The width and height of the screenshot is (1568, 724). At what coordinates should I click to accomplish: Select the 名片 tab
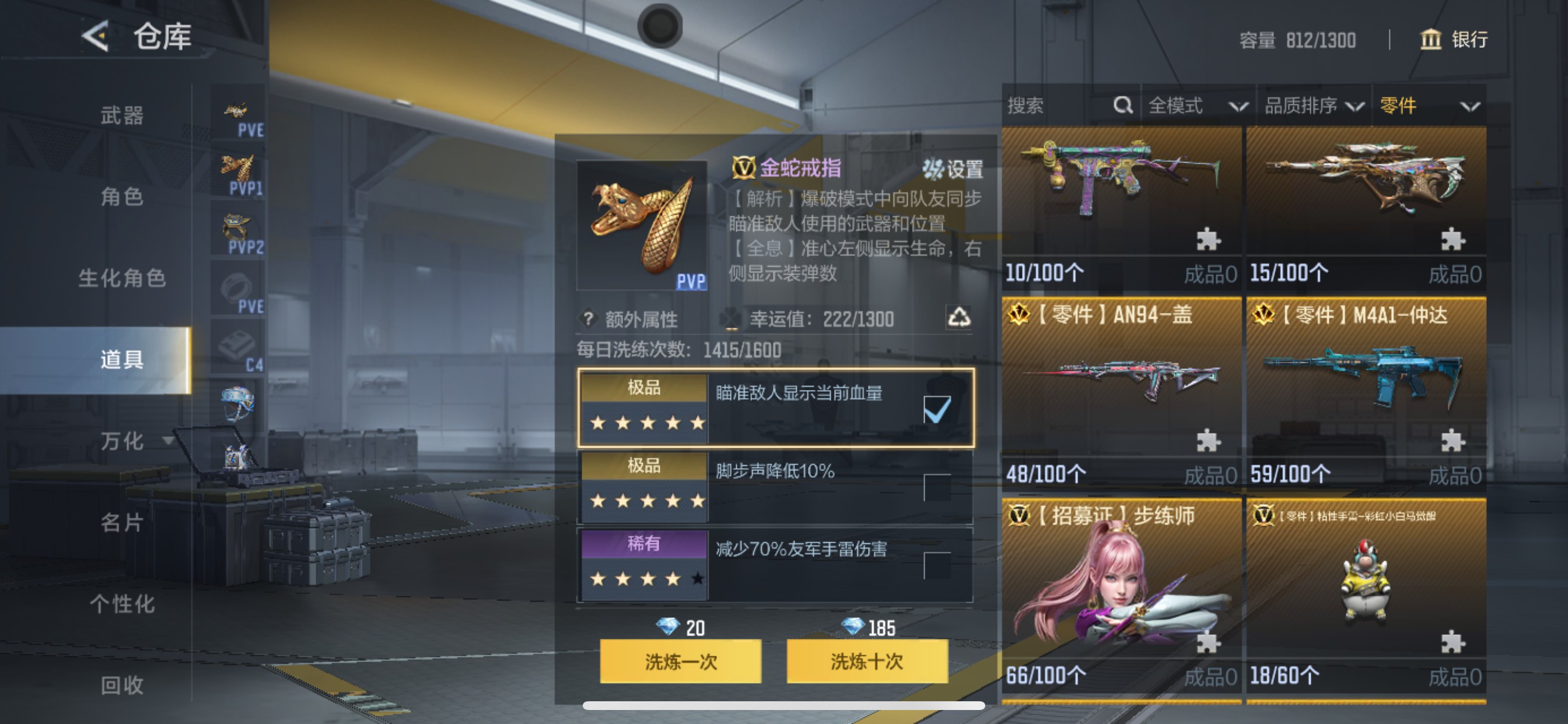click(122, 523)
